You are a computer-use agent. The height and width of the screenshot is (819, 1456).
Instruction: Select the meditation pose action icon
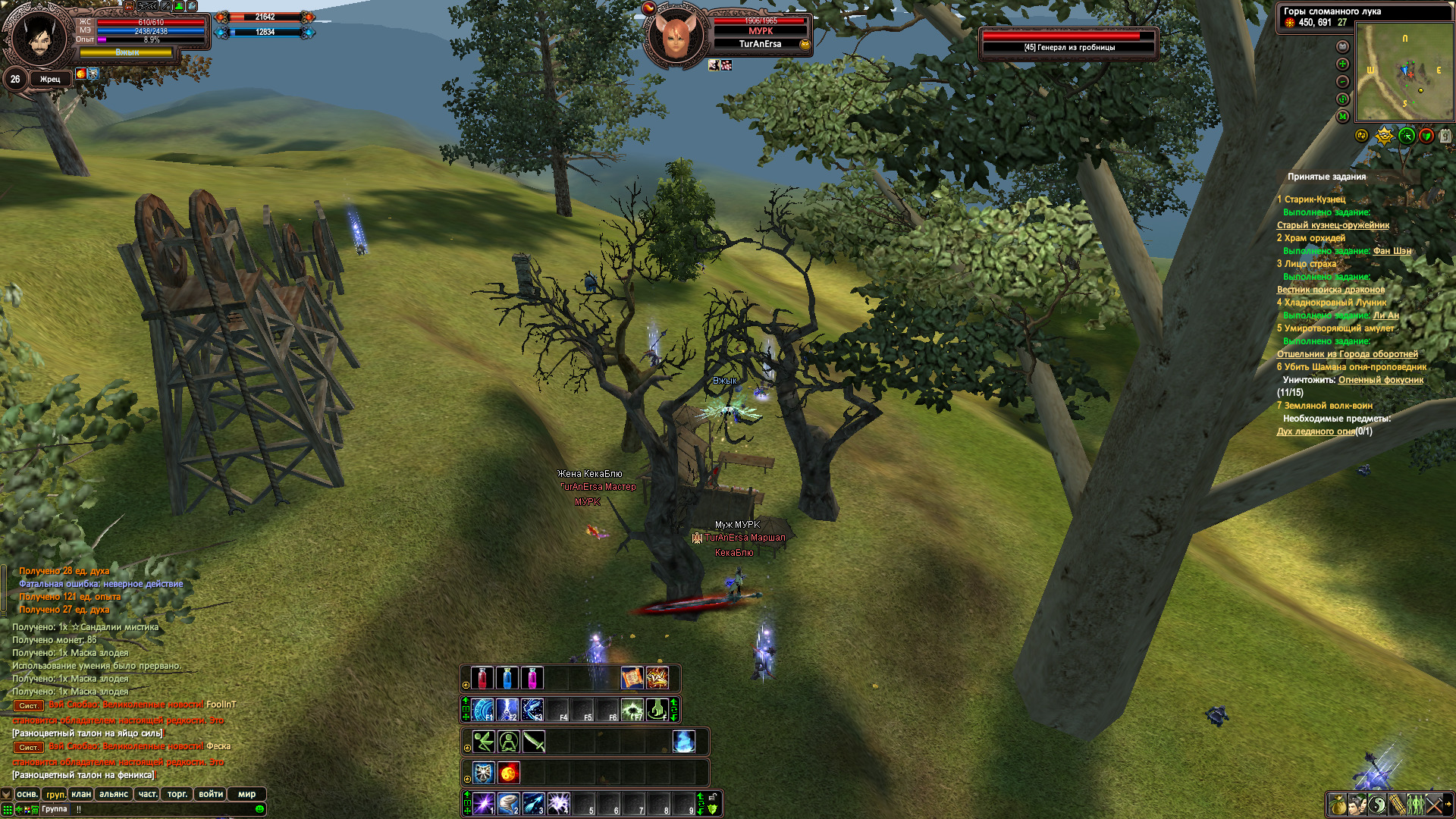[509, 741]
